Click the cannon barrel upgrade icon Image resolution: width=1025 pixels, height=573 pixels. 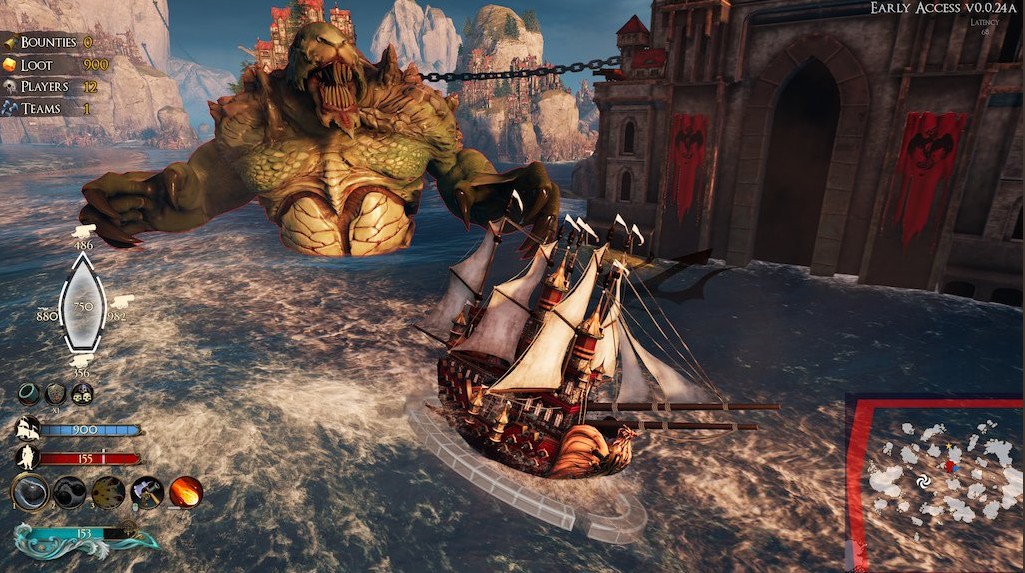30,394
